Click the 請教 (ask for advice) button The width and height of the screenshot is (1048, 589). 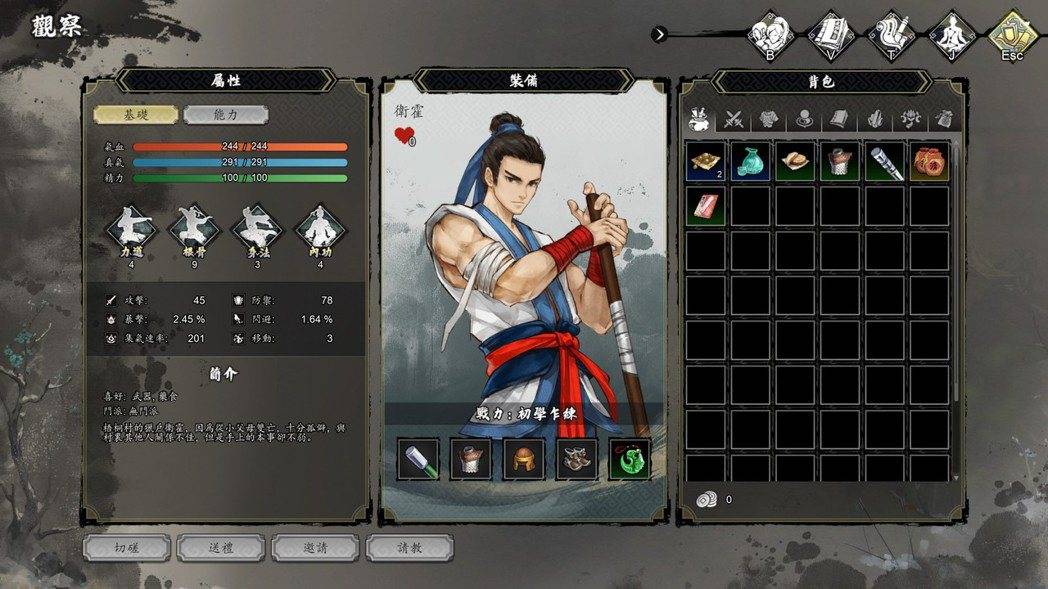(409, 548)
